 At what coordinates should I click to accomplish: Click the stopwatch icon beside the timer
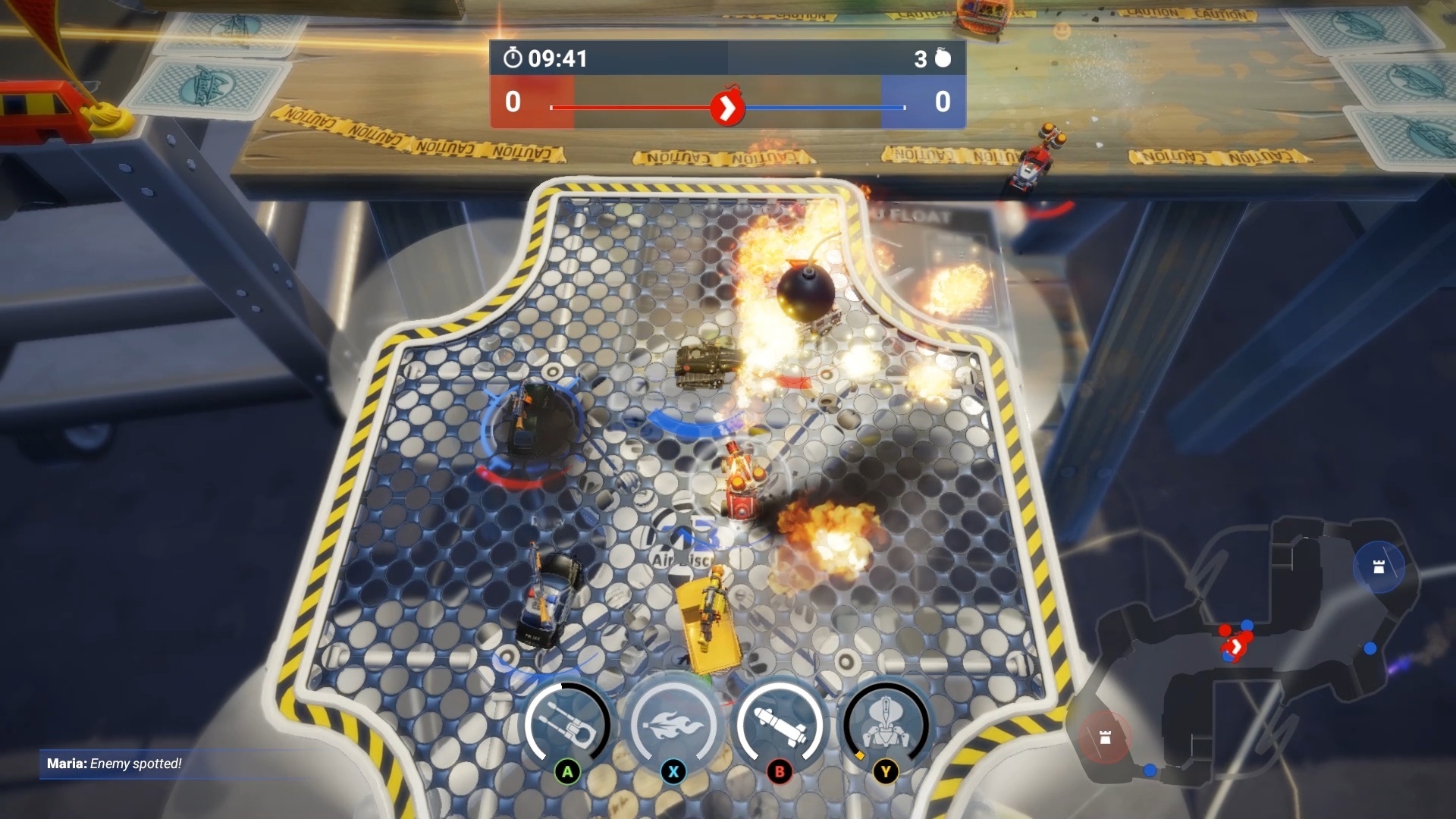click(513, 58)
